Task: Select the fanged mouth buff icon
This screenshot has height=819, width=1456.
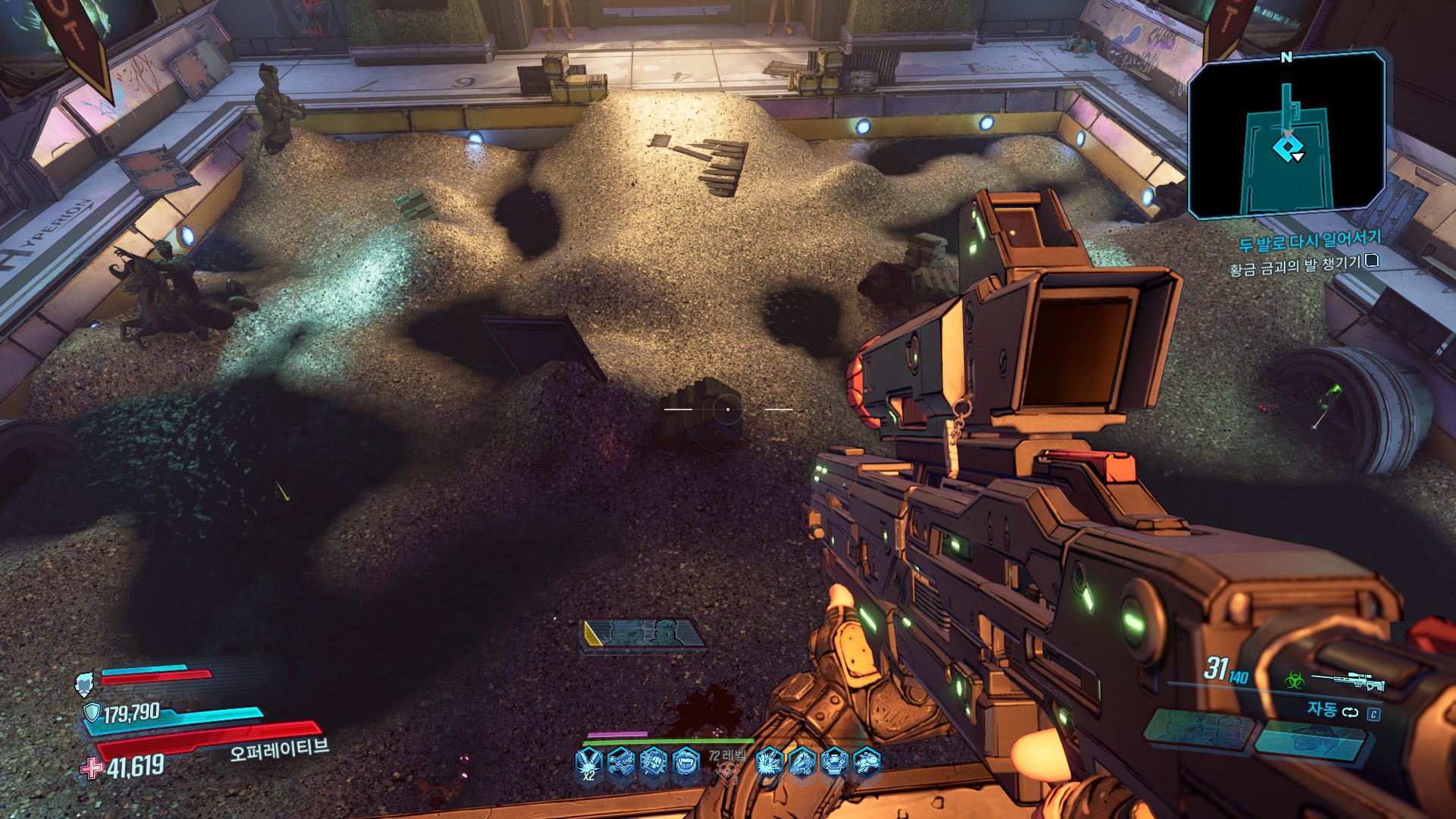Action: 686,761
